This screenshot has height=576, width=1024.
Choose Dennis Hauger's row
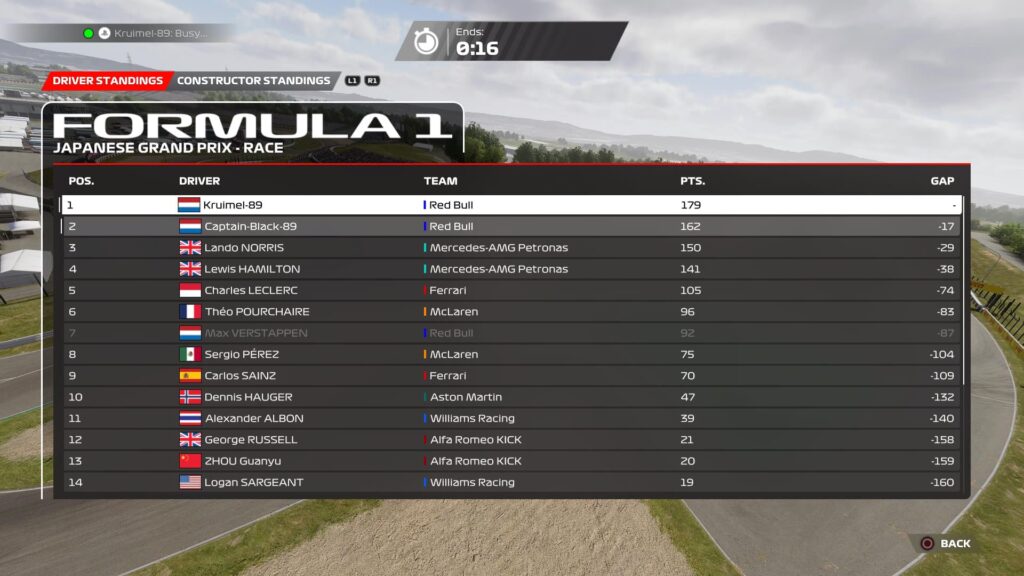[510, 397]
